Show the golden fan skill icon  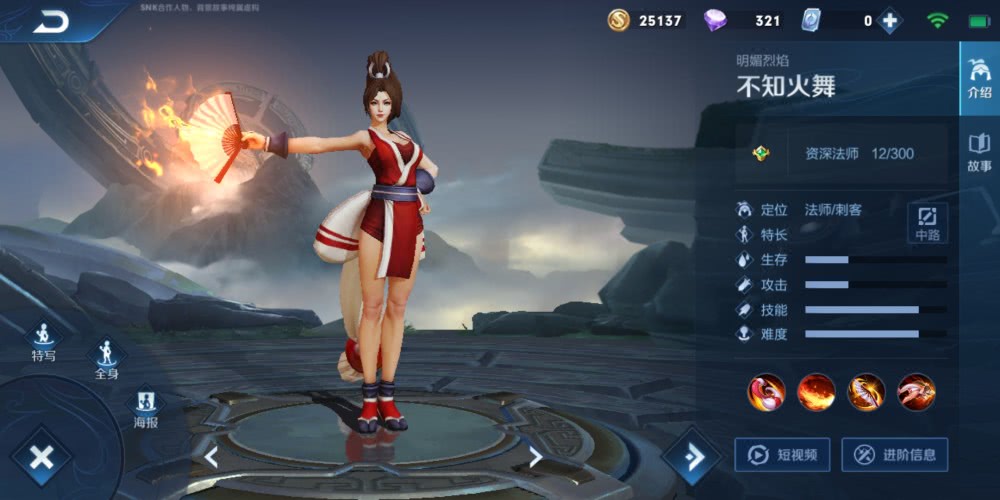point(866,392)
